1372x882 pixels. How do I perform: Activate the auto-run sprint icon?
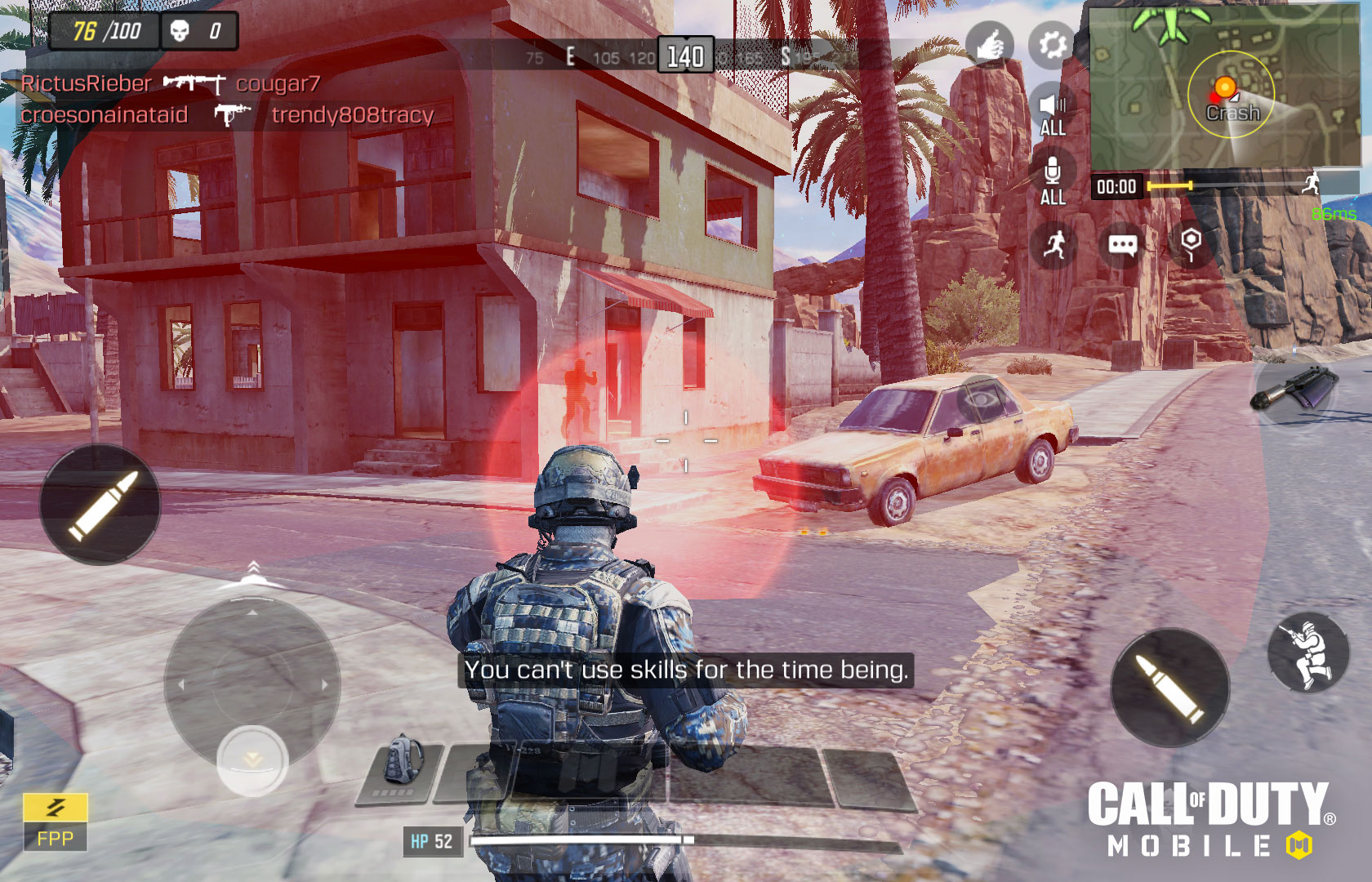point(1054,243)
